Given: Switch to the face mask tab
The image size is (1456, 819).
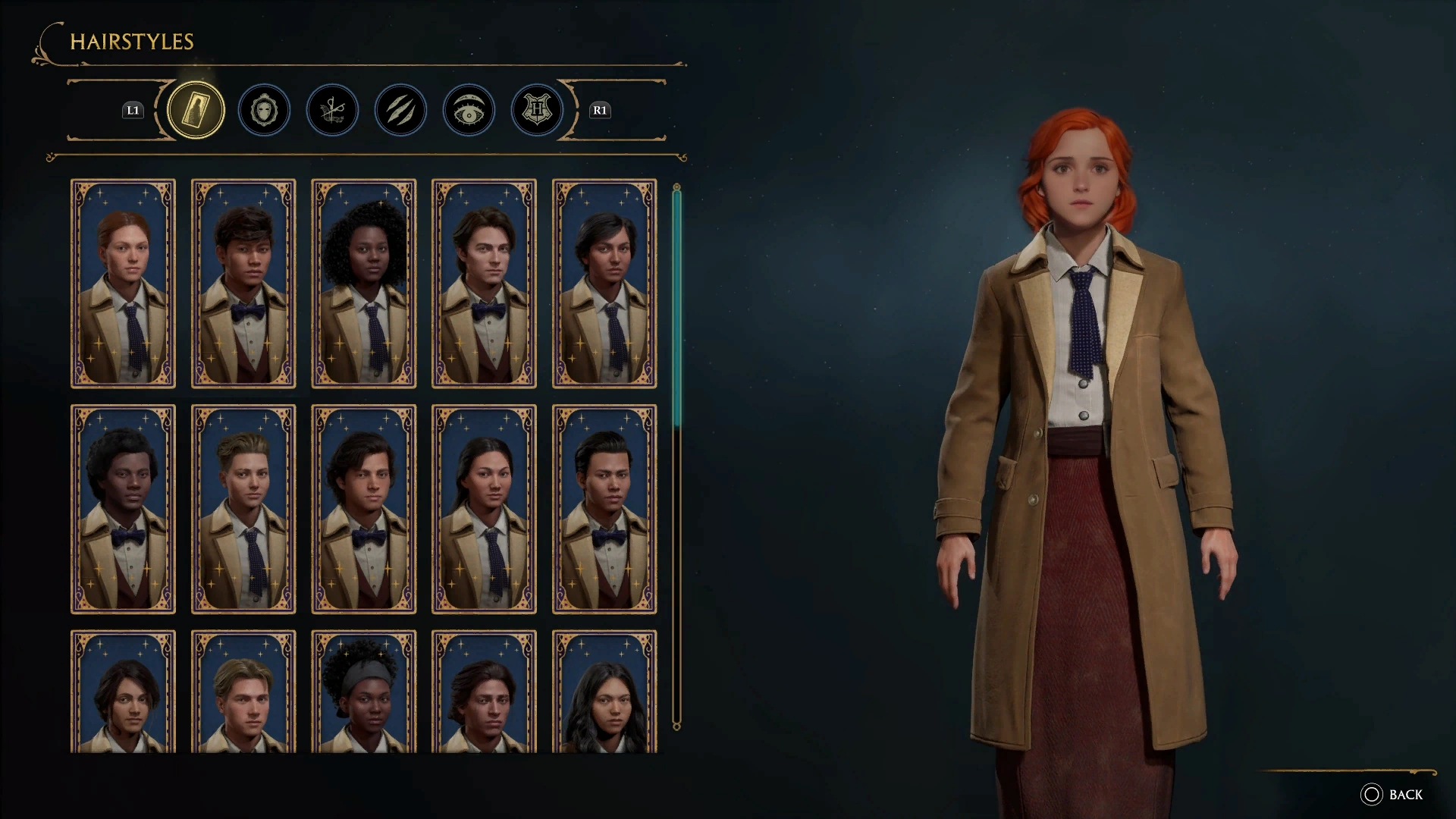Looking at the screenshot, I should (x=264, y=111).
